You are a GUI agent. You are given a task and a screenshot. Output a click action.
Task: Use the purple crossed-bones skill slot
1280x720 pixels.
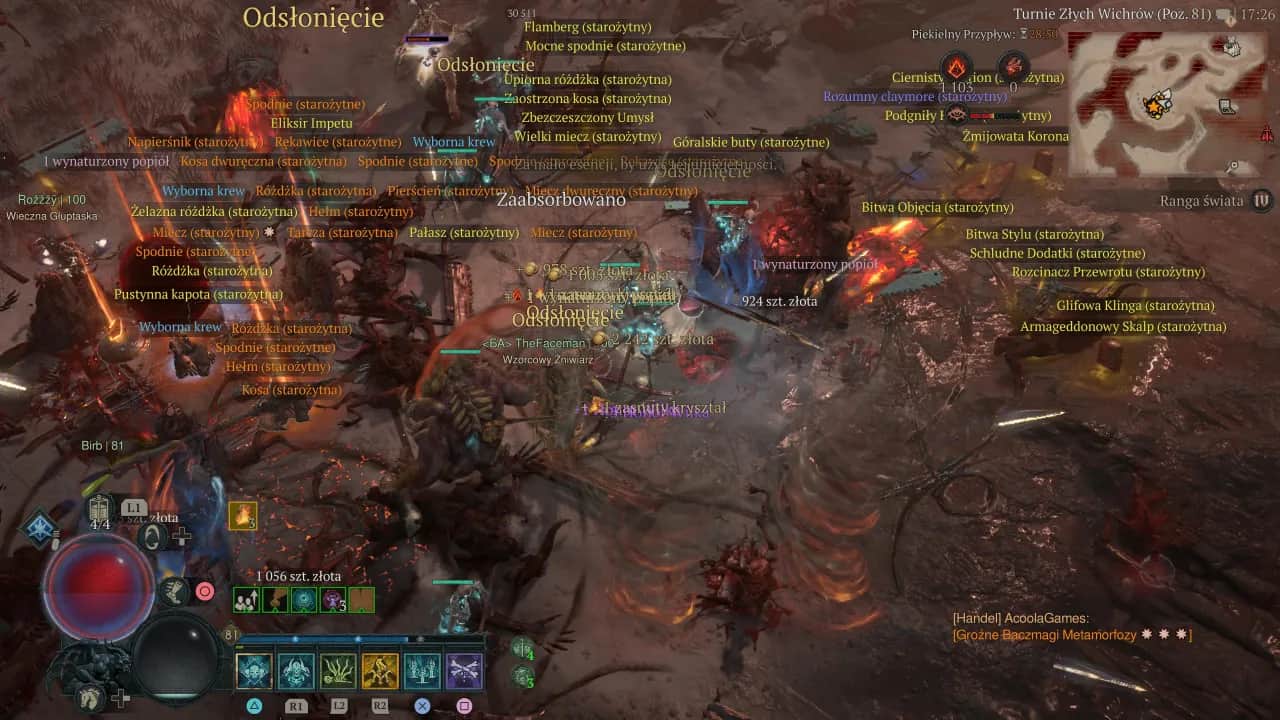click(465, 670)
